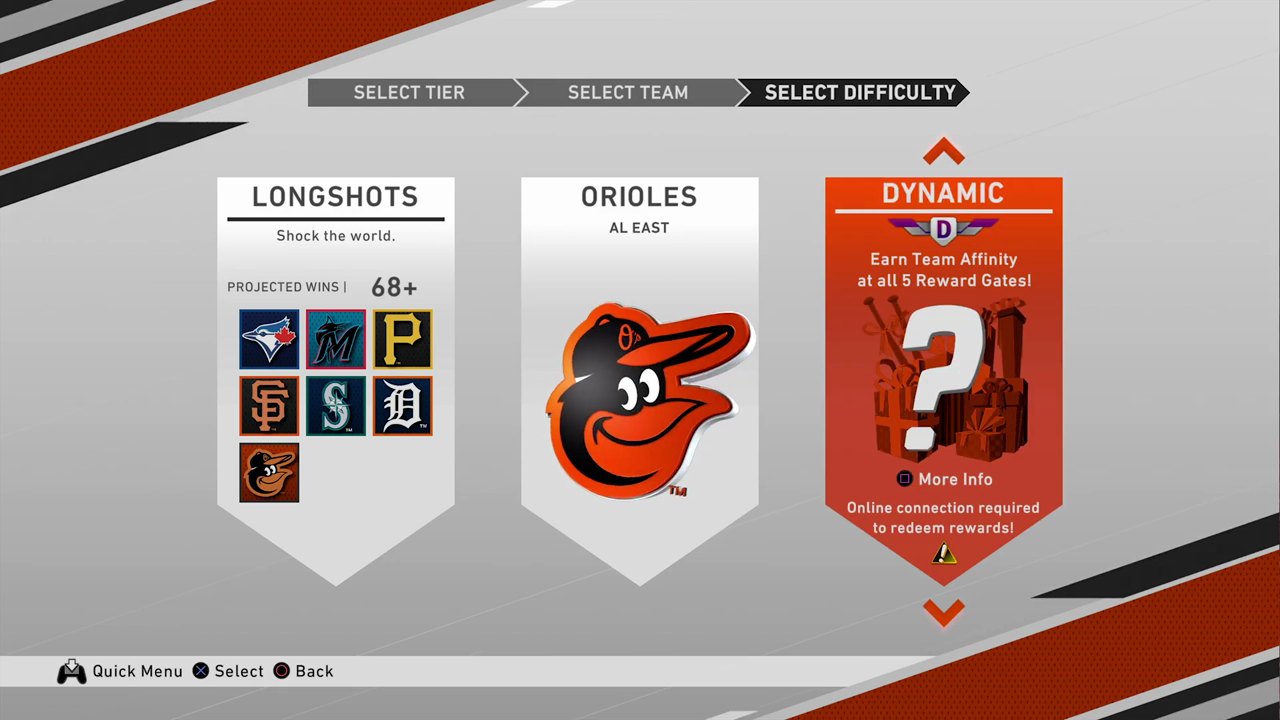The width and height of the screenshot is (1280, 720).
Task: Pick the Pittsburgh Pirates logo
Action: [x=402, y=339]
